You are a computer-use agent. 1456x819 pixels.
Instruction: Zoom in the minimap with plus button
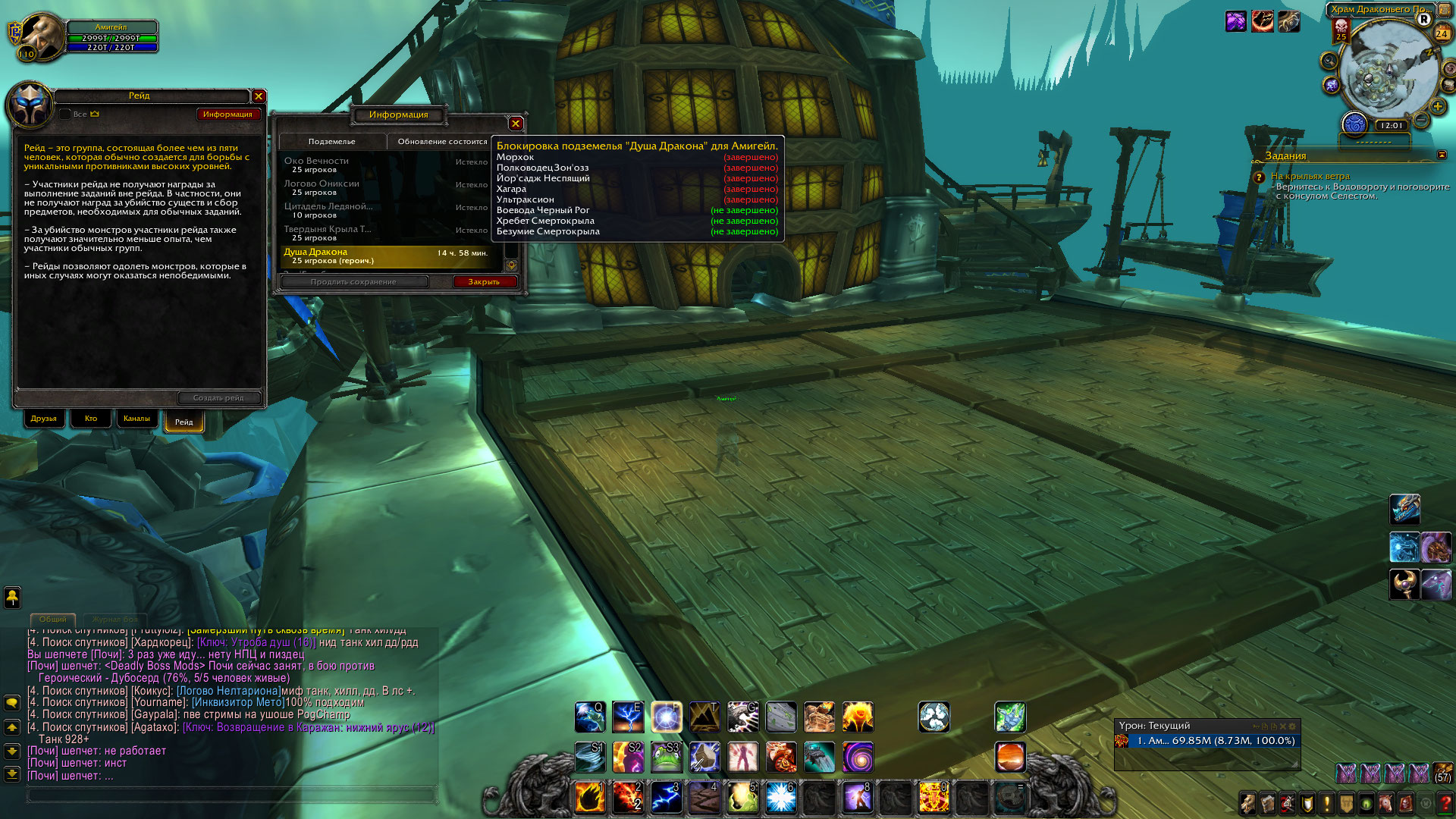pos(1437,107)
